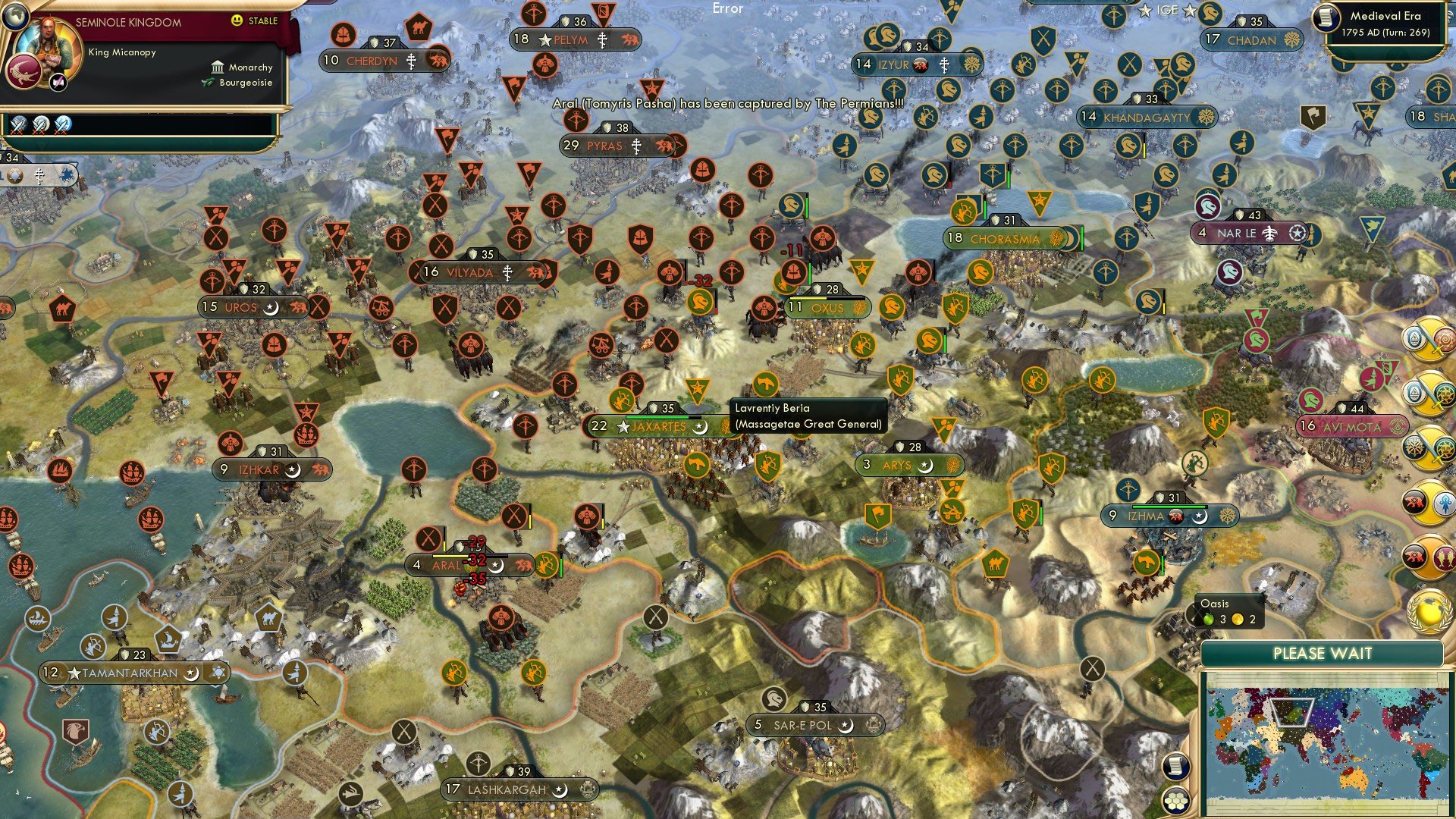Viewport: 1456px width, 819px height.
Task: Open the Vilyada city banner
Action: [482, 272]
